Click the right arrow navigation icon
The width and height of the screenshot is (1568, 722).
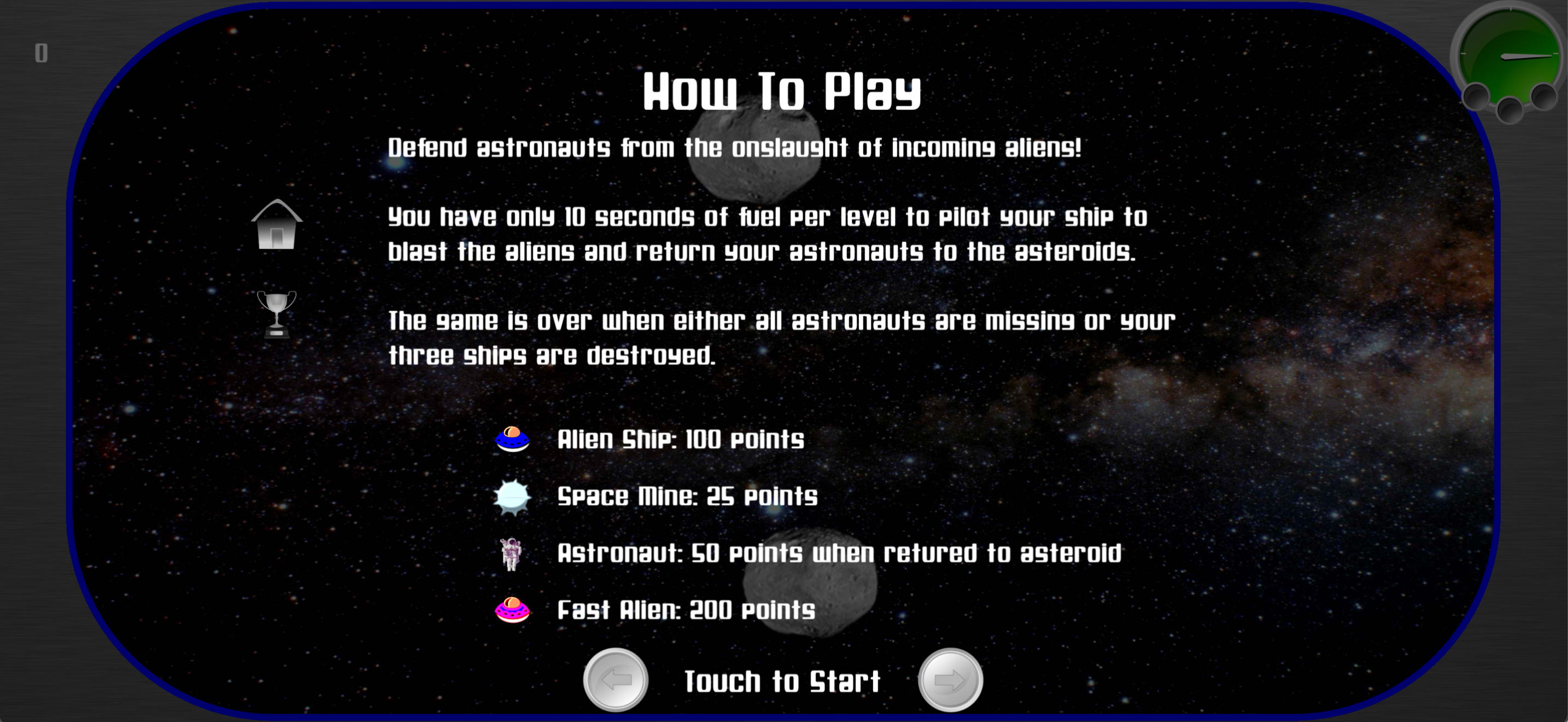pyautogui.click(x=950, y=680)
